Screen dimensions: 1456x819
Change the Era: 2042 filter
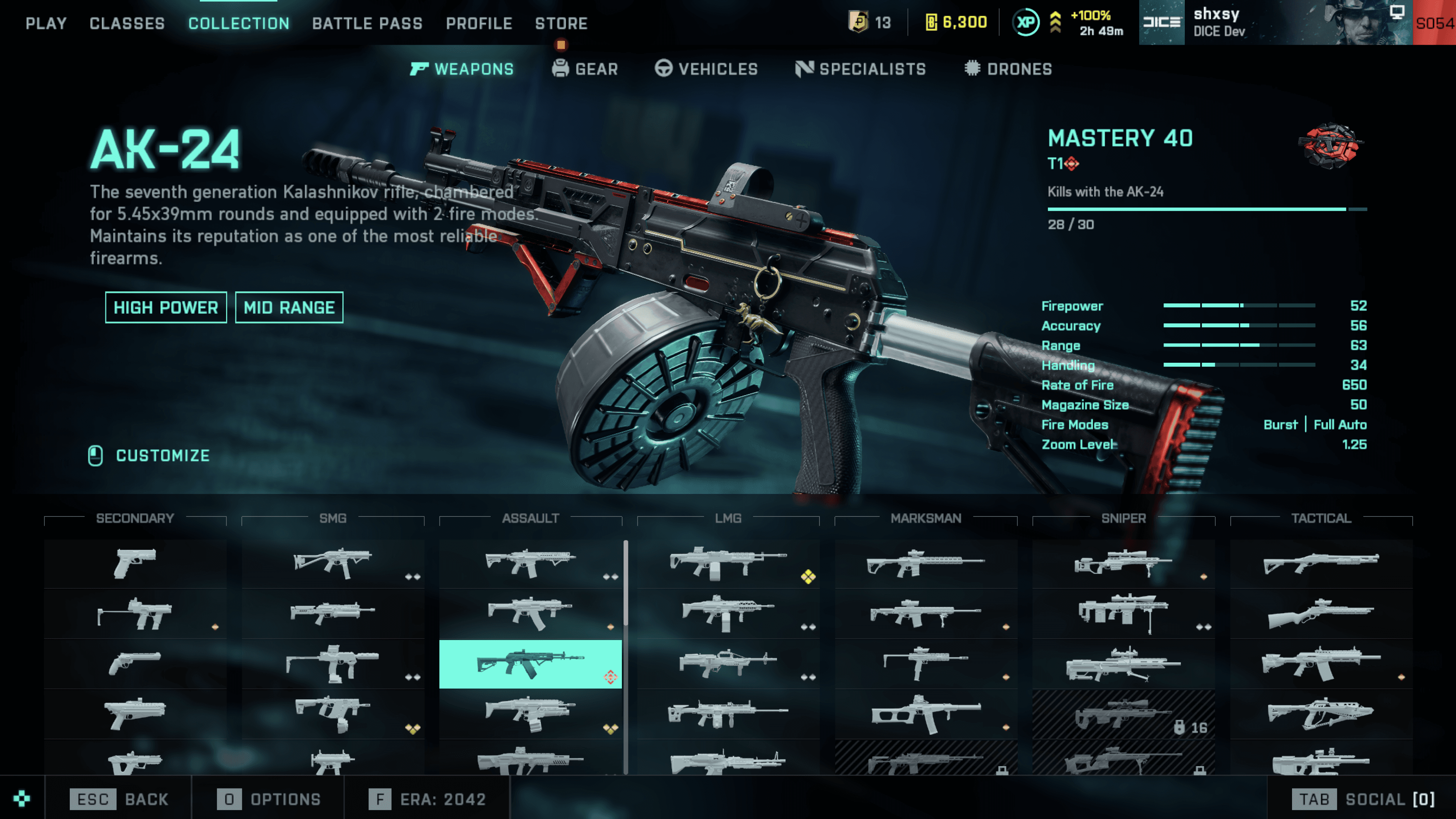click(x=427, y=799)
